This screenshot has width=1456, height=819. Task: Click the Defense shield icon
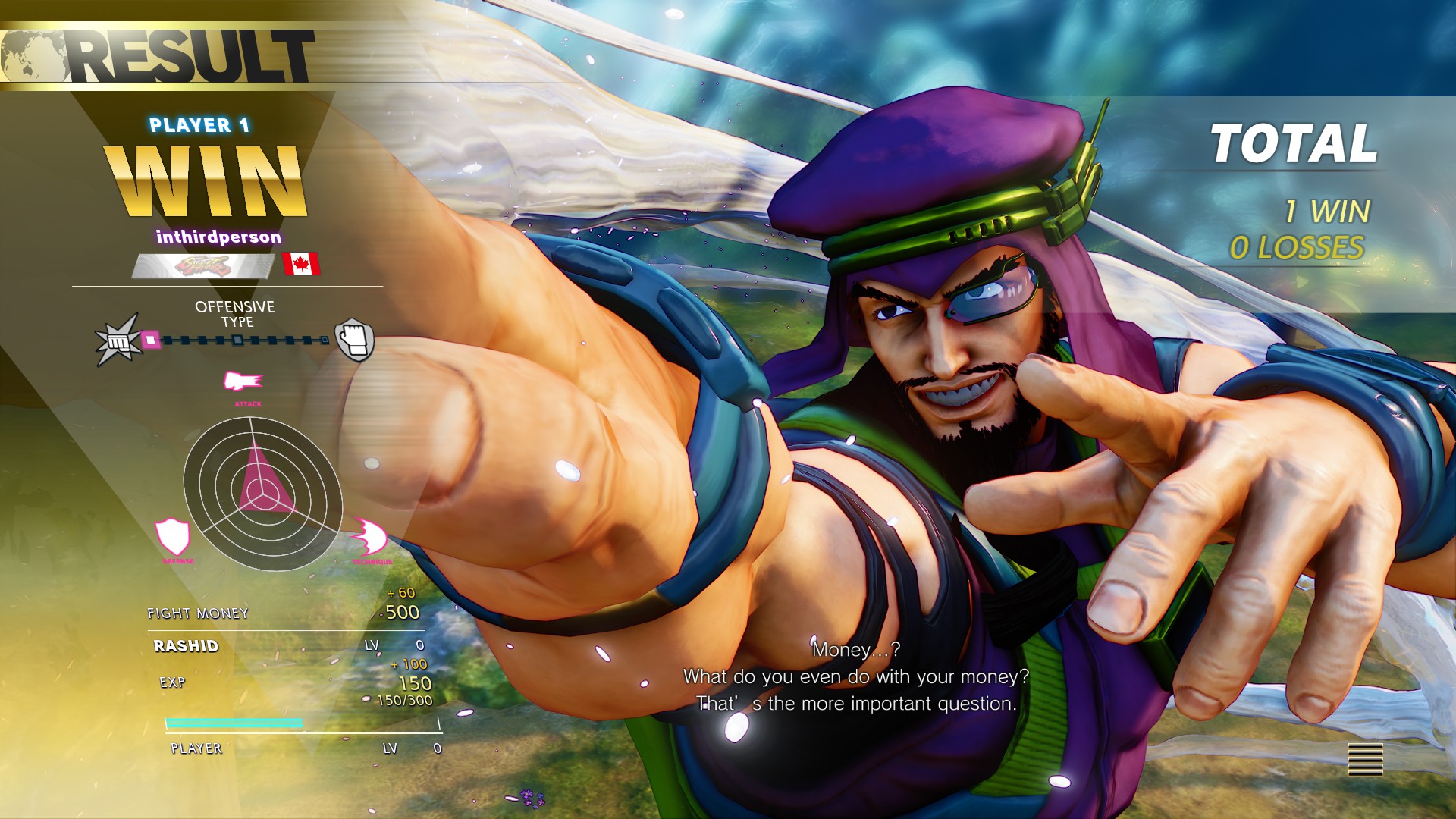click(x=174, y=536)
